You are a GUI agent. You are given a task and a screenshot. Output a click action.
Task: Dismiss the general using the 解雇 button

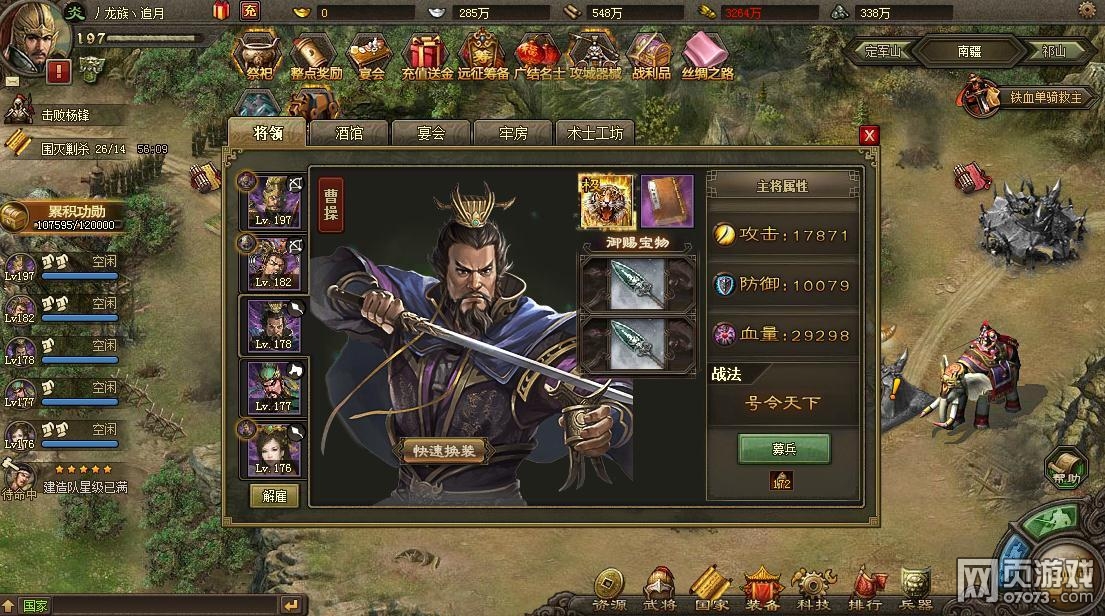coord(274,496)
